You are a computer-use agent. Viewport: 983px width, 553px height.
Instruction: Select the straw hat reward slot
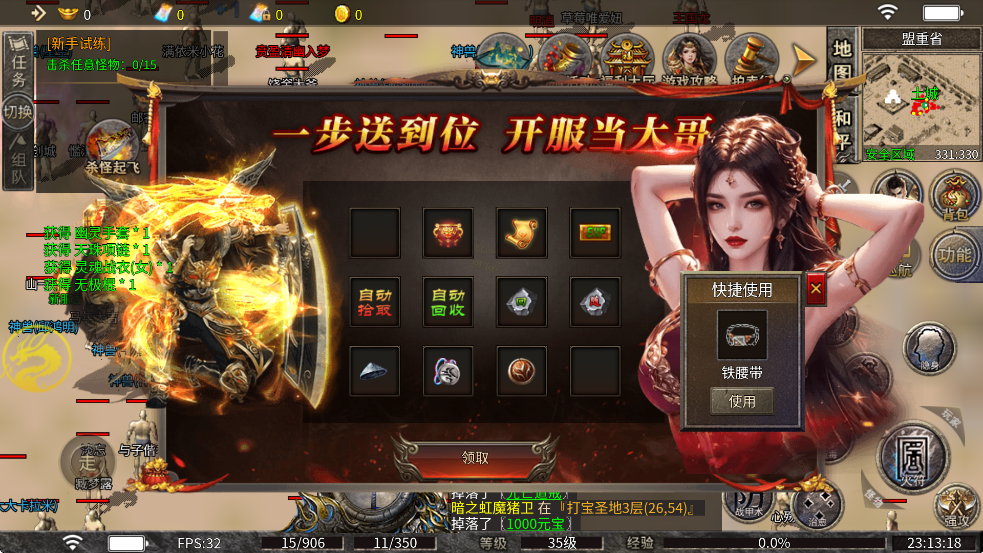click(375, 371)
